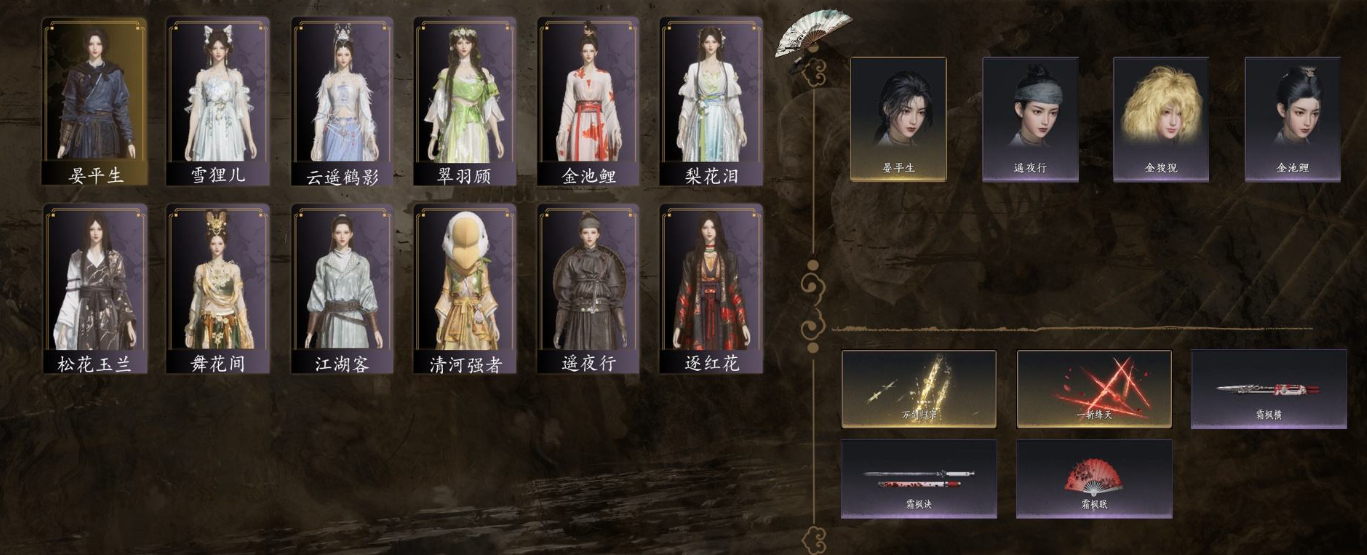Select the 晏平生 hairstyle portrait
1367x555 pixels.
pos(898,118)
